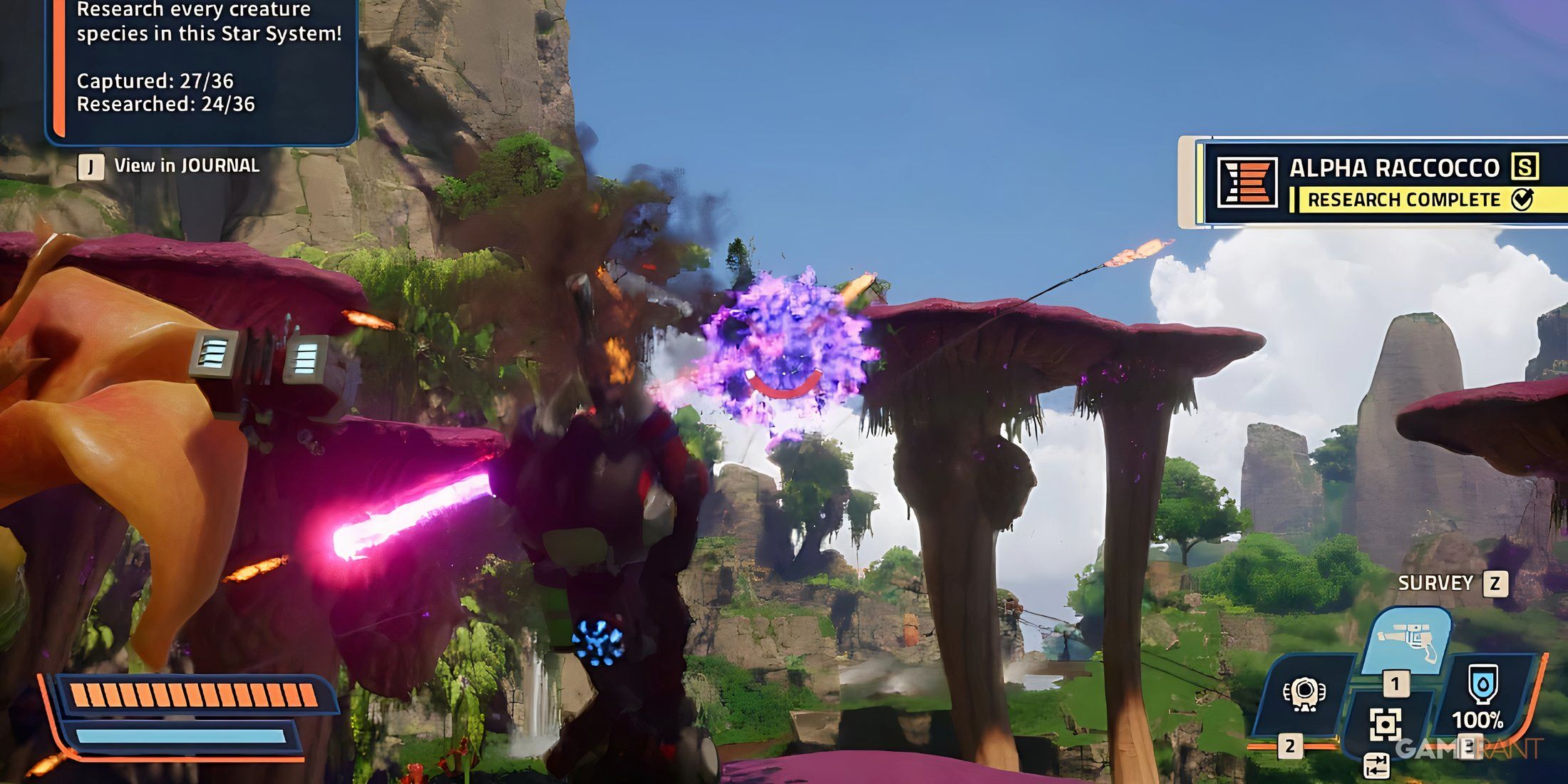Click the capture device icon in slot 2
Screen dimensions: 1568x784
click(1304, 693)
